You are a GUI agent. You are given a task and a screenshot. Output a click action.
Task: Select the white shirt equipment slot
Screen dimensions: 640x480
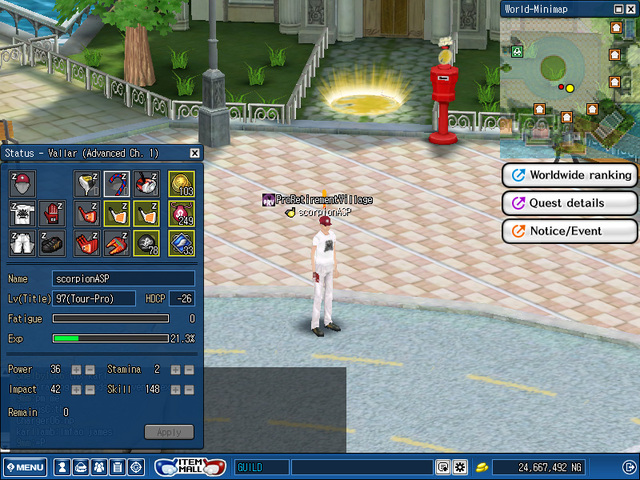click(23, 213)
